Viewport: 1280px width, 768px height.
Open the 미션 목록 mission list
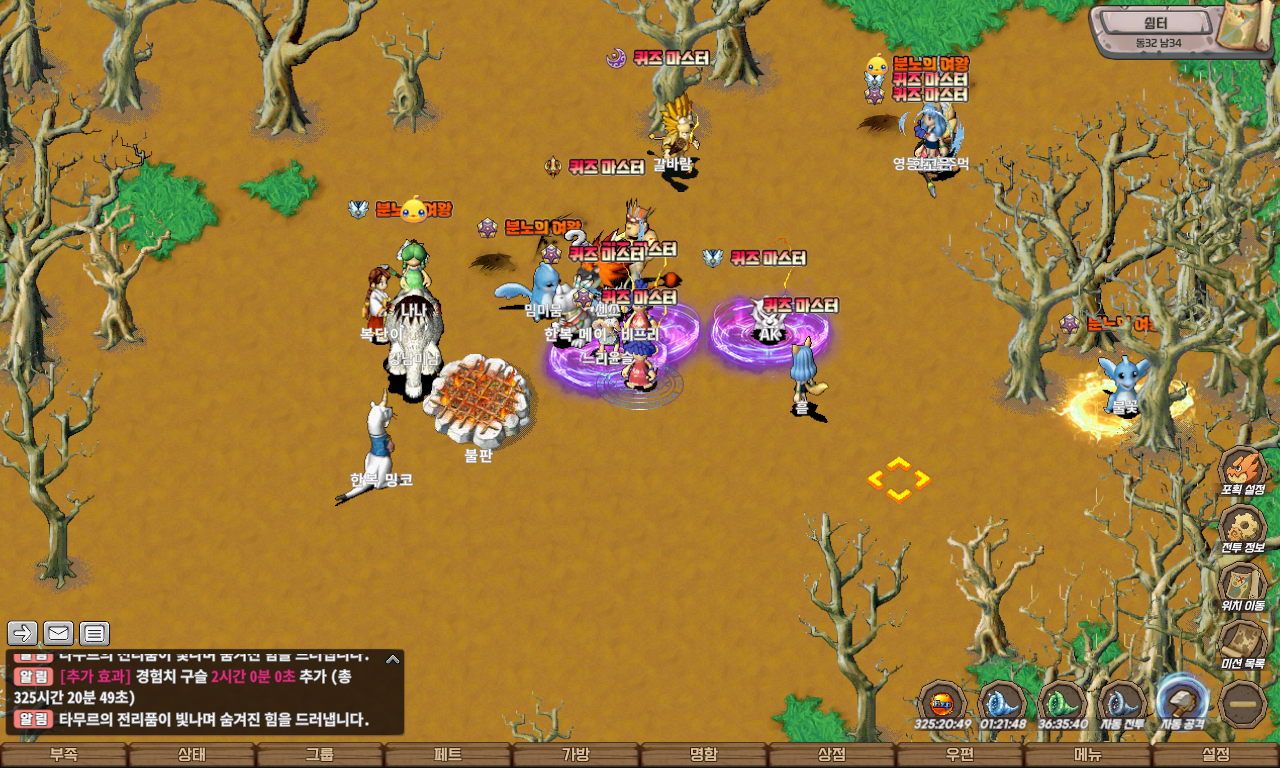click(1242, 644)
